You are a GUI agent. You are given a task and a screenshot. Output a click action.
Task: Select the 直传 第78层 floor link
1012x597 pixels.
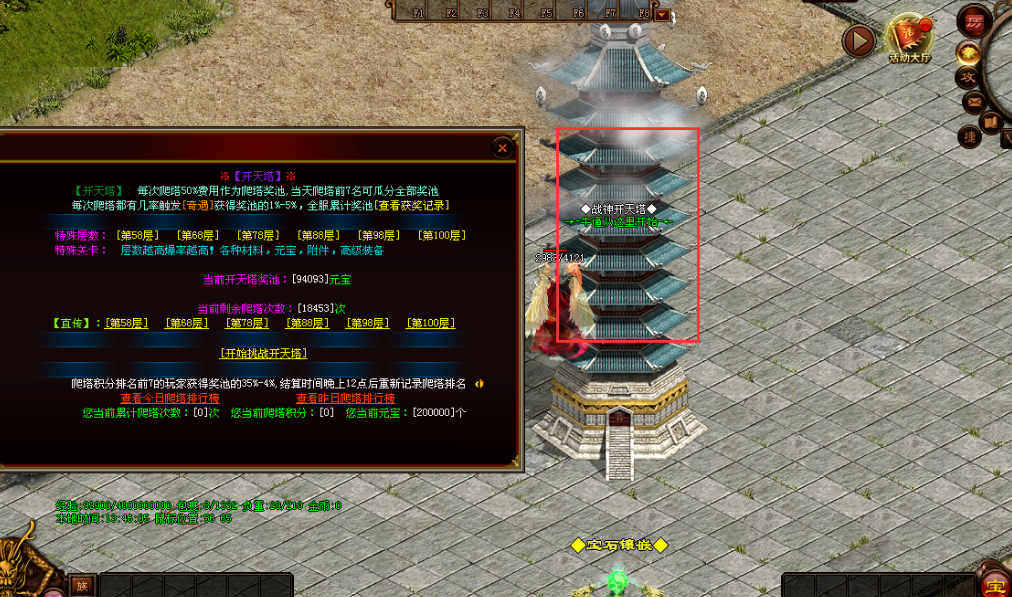tap(247, 323)
